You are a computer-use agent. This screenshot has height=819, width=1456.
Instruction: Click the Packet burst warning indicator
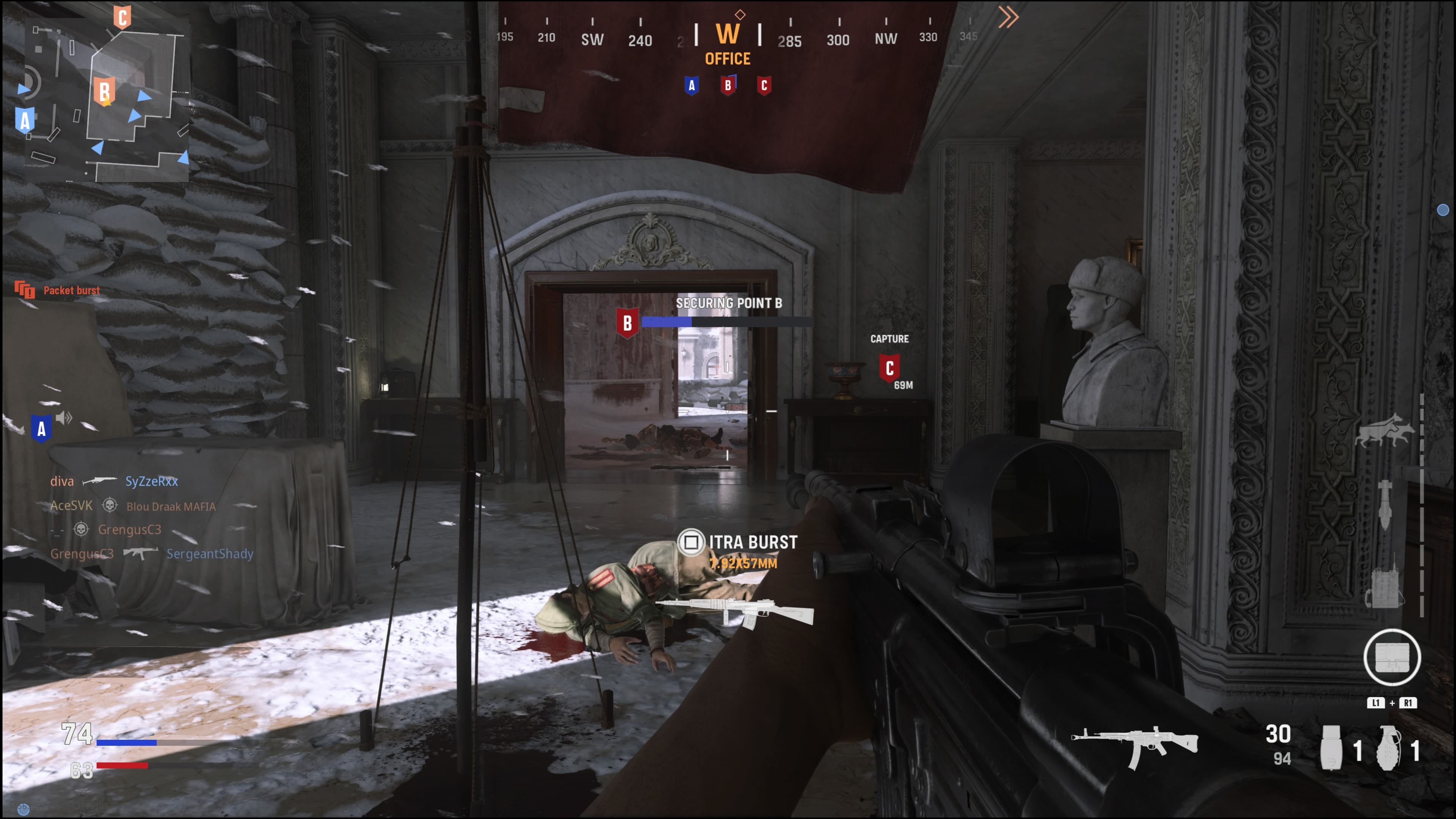58,290
